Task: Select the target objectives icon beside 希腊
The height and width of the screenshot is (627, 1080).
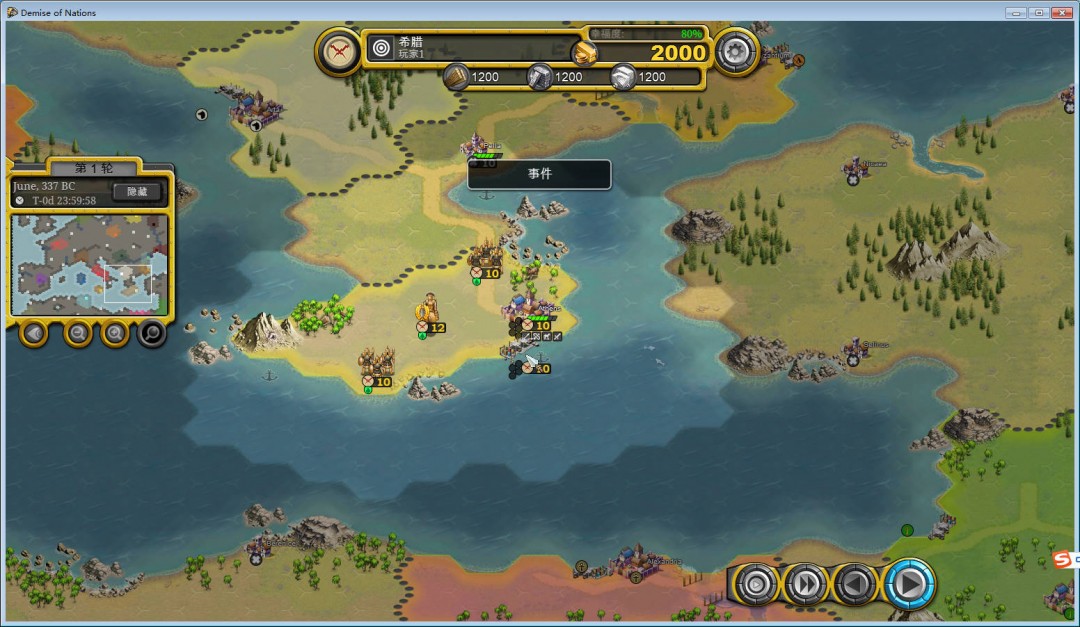Action: point(381,47)
